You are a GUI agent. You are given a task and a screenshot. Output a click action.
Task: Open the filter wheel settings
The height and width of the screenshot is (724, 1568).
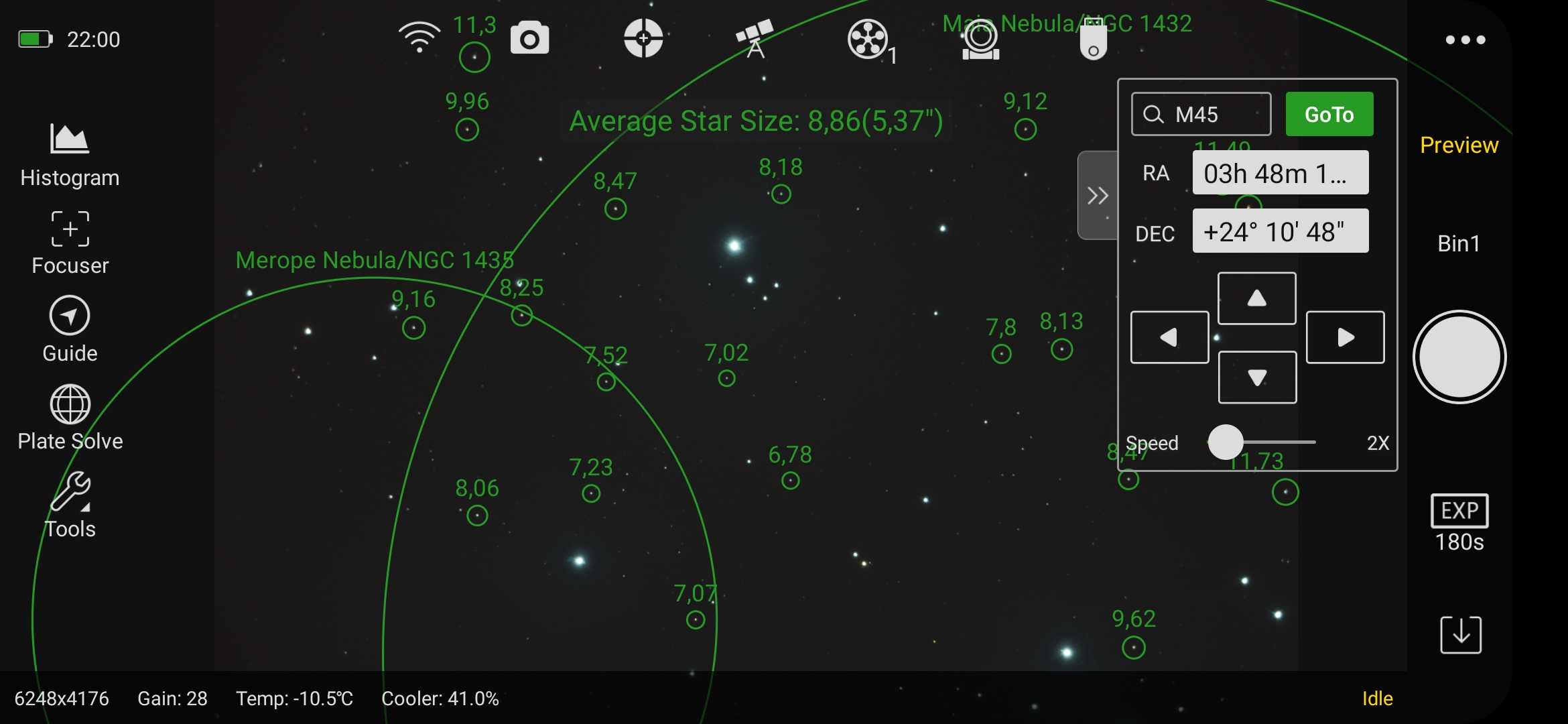click(x=869, y=39)
